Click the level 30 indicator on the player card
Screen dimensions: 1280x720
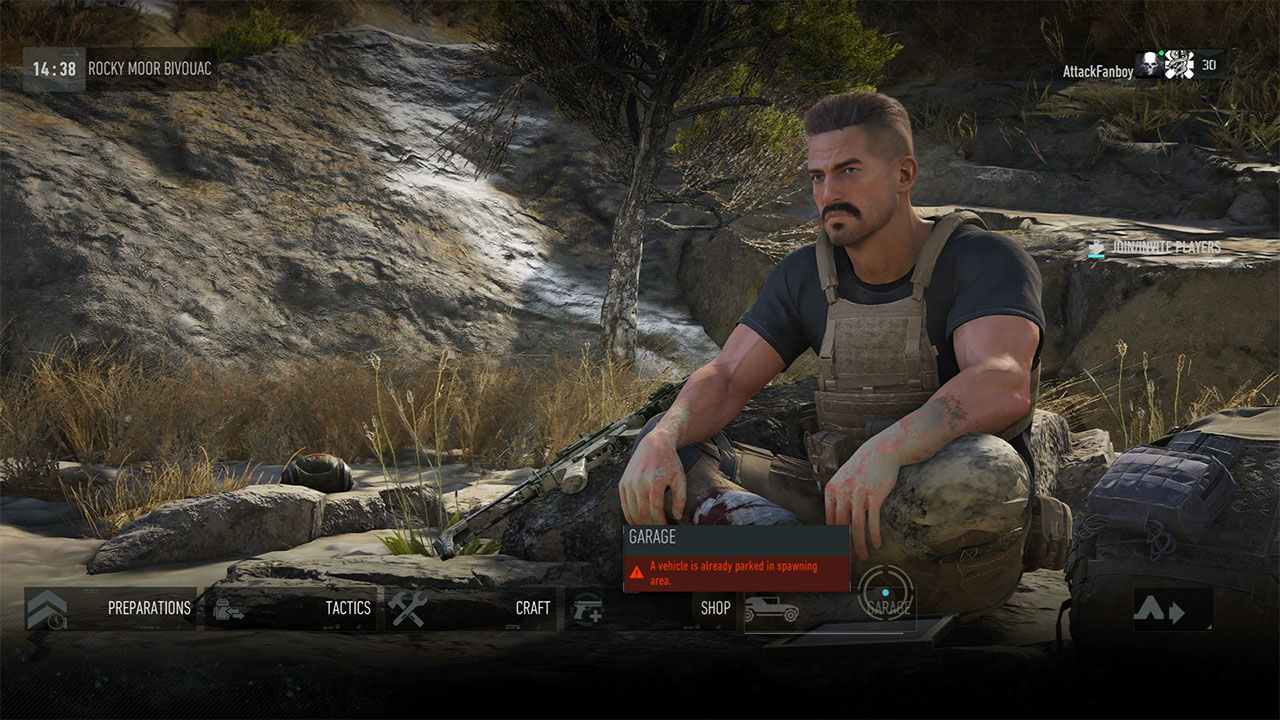click(x=1208, y=65)
